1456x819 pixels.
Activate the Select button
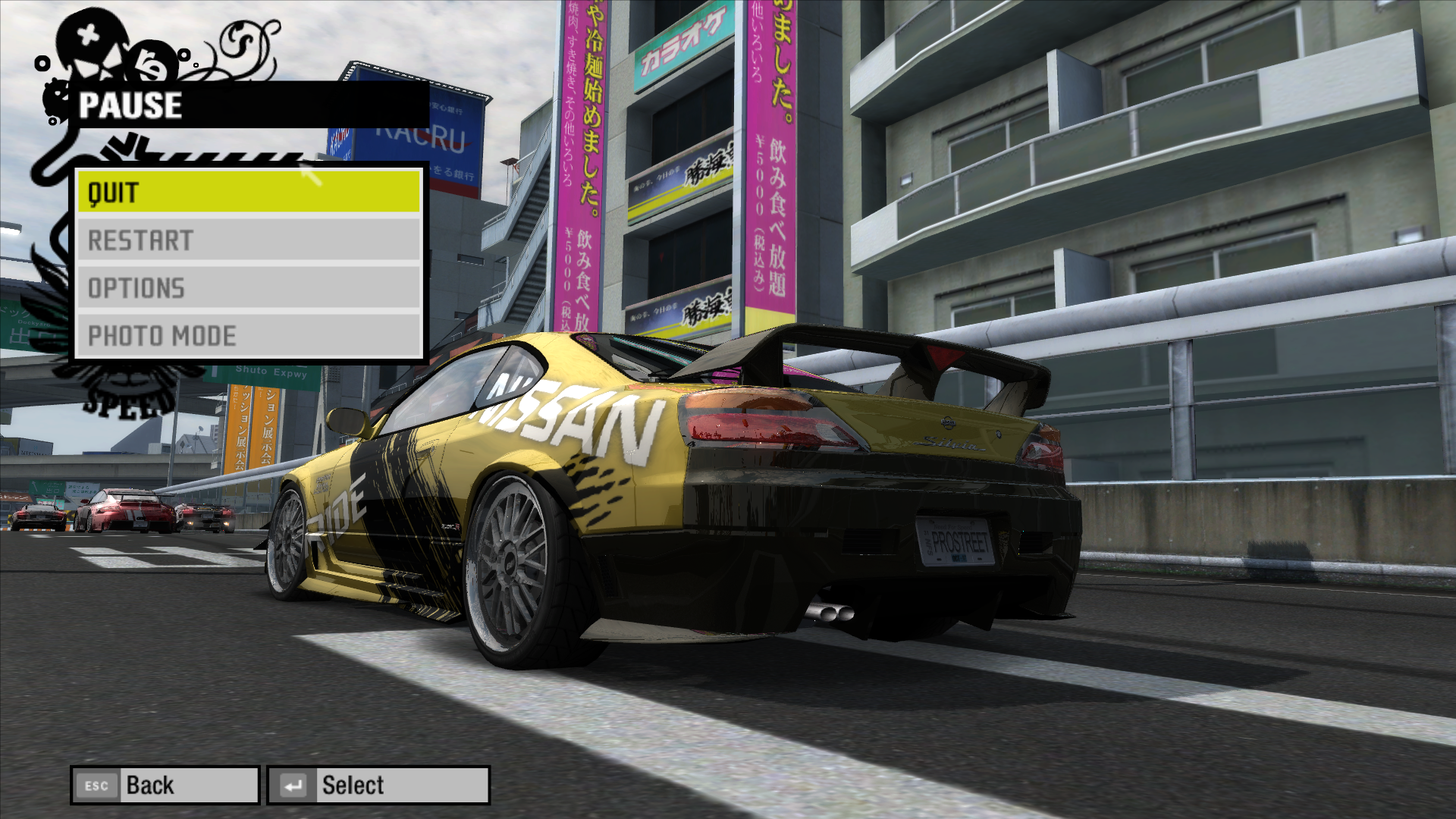[x=378, y=785]
